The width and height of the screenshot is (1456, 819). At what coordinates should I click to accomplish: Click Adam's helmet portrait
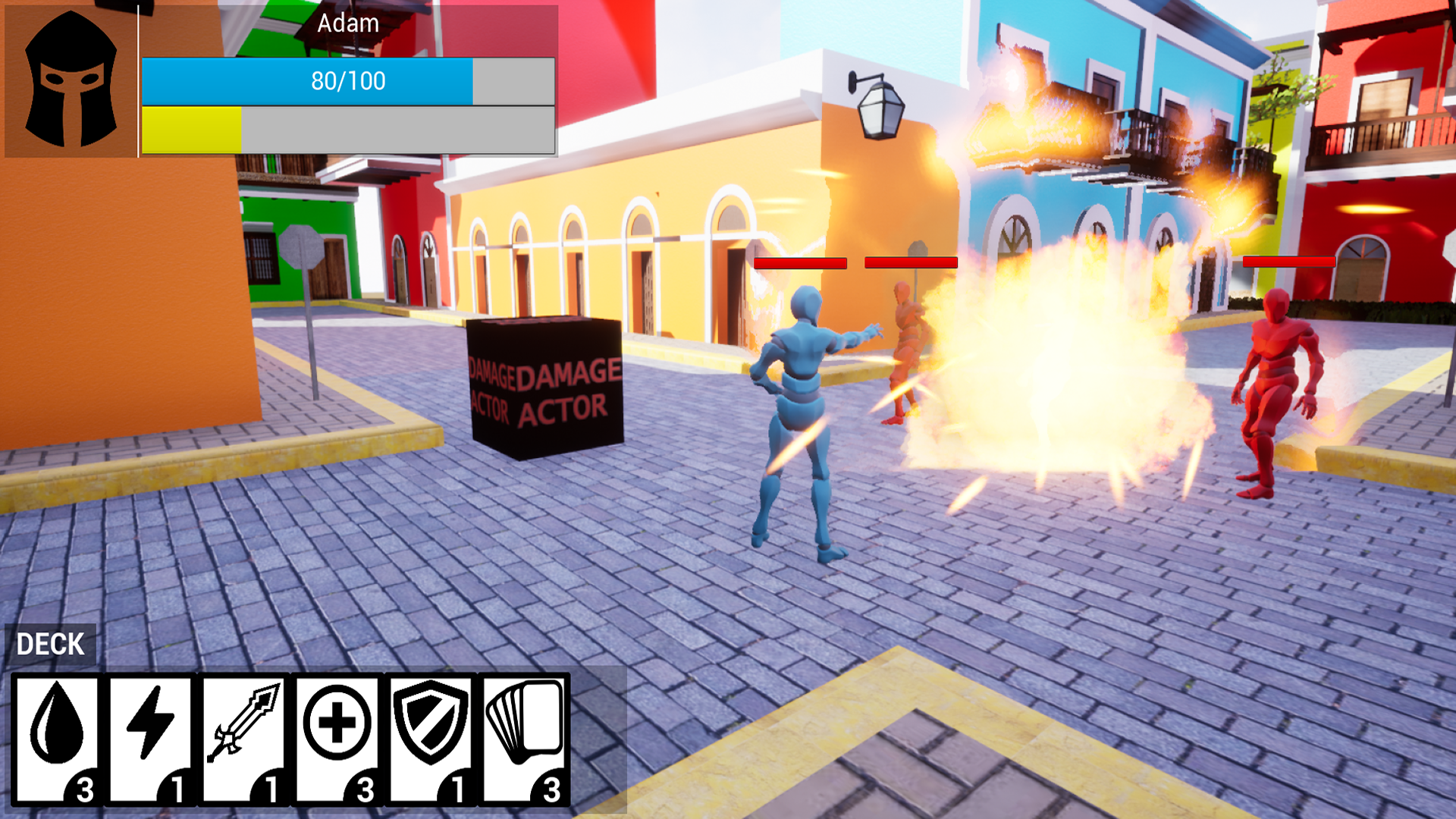[x=71, y=79]
